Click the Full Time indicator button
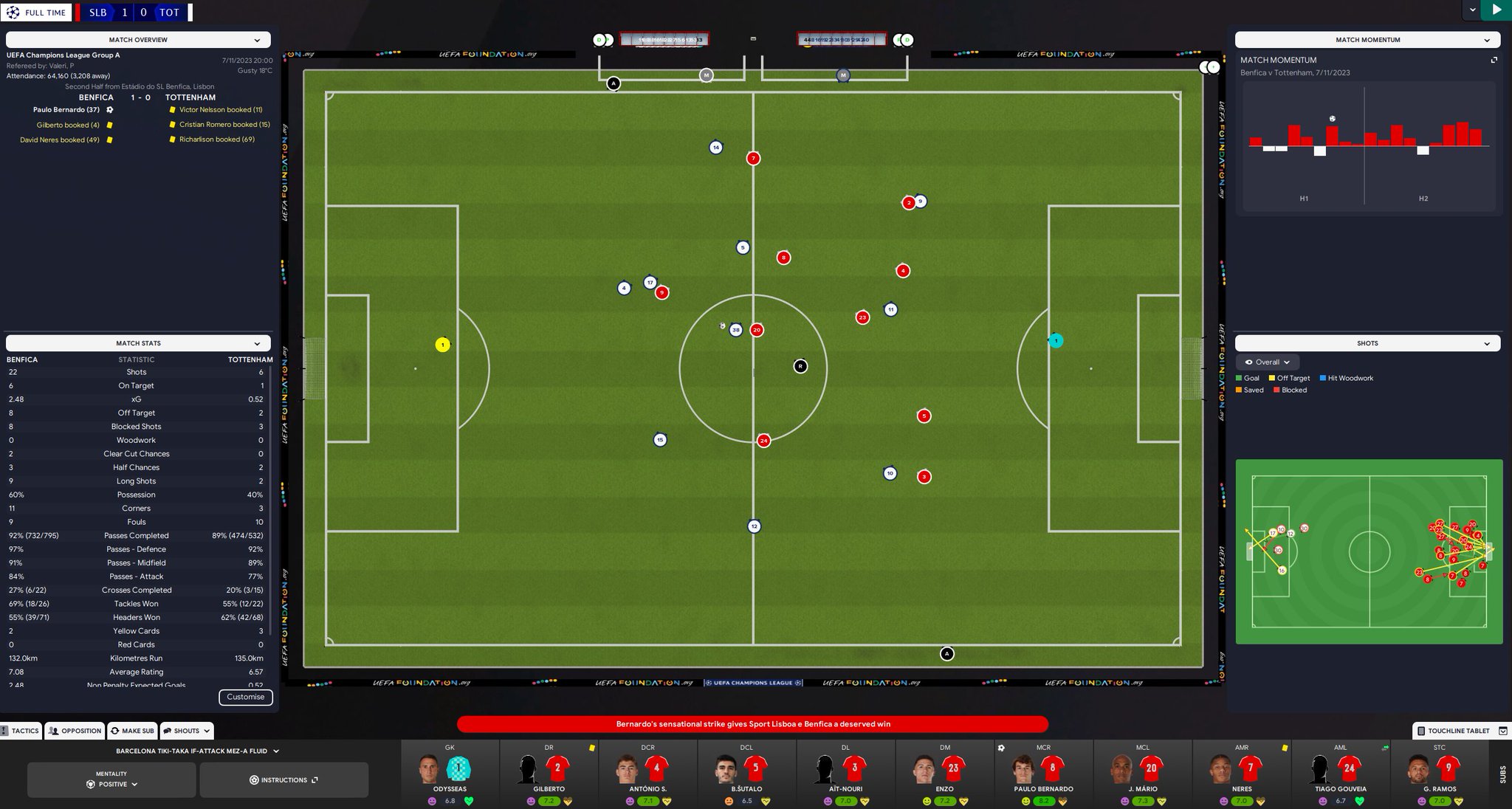The height and width of the screenshot is (809, 1512). [37, 12]
